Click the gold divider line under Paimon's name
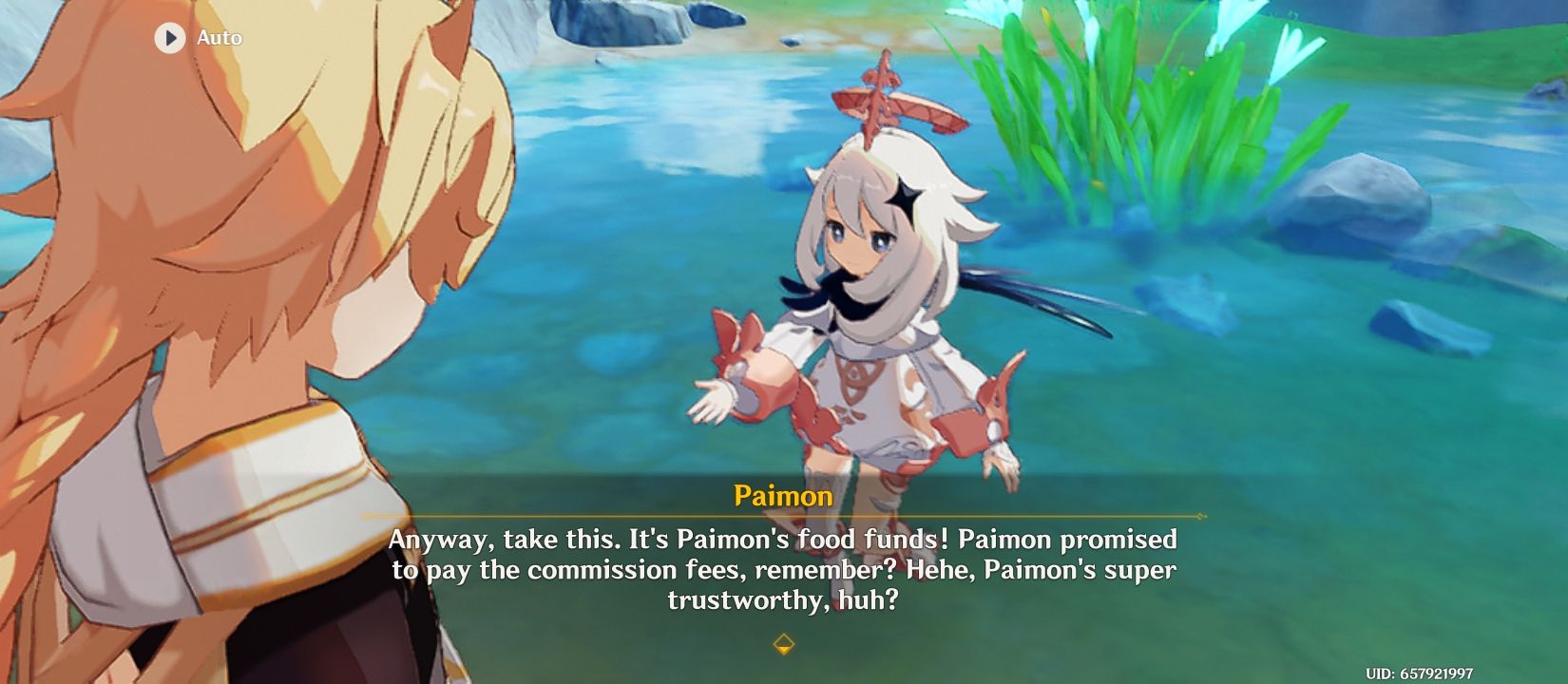The width and height of the screenshot is (1568, 684). coord(782,513)
